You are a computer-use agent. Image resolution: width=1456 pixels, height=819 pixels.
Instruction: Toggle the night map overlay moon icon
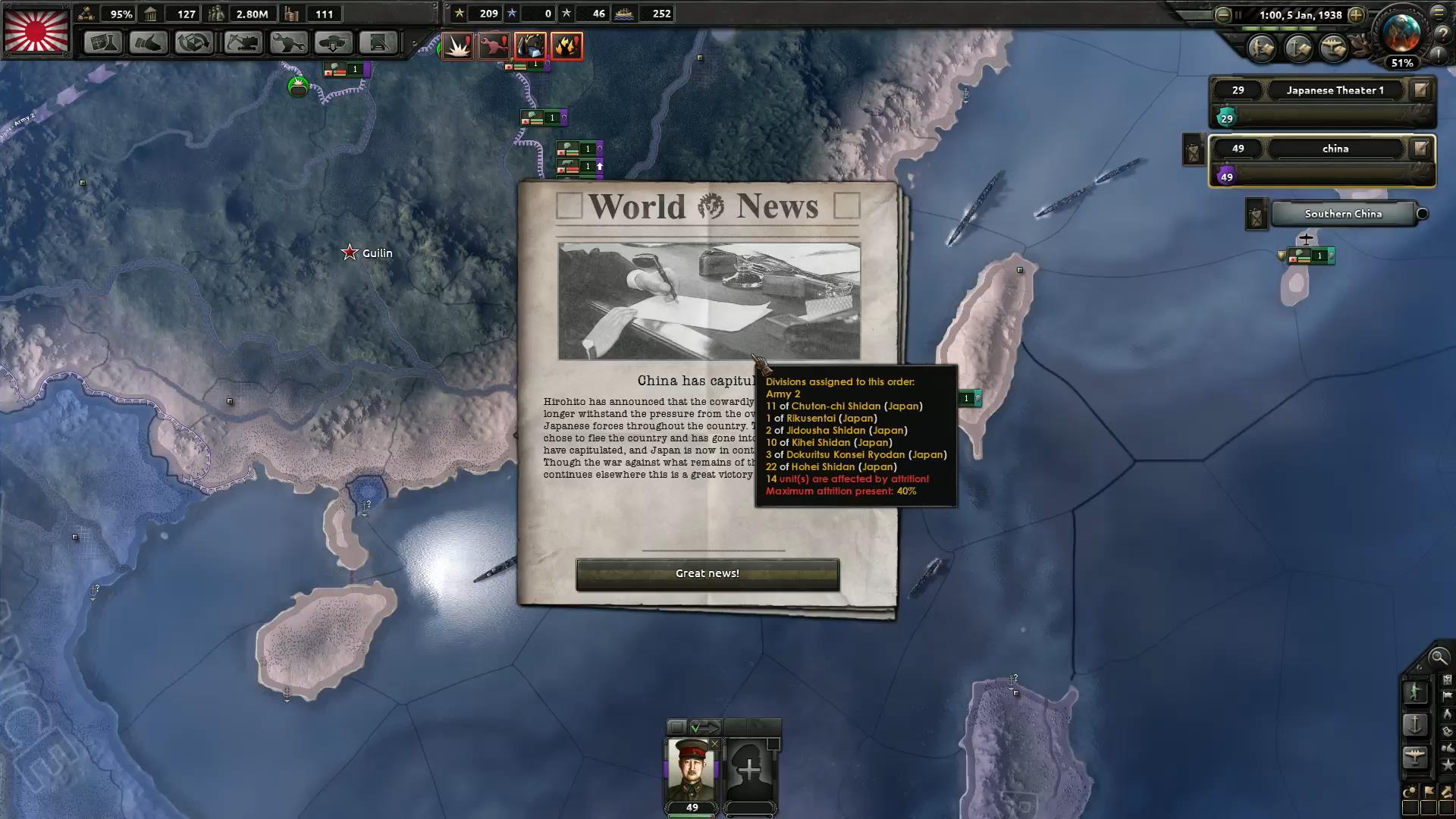[1411, 791]
